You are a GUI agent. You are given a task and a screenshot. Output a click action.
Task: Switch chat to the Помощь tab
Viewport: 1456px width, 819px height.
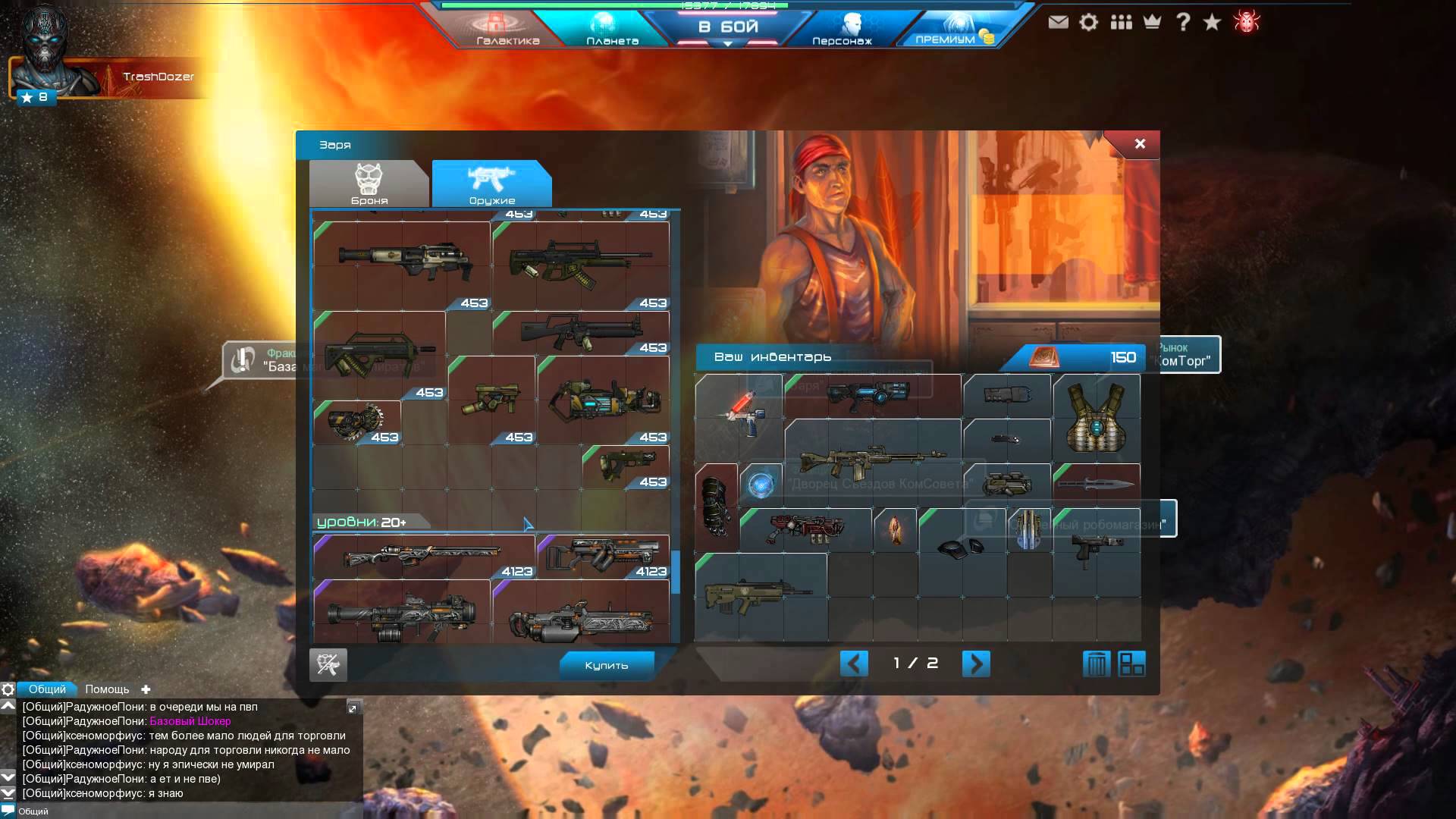107,689
